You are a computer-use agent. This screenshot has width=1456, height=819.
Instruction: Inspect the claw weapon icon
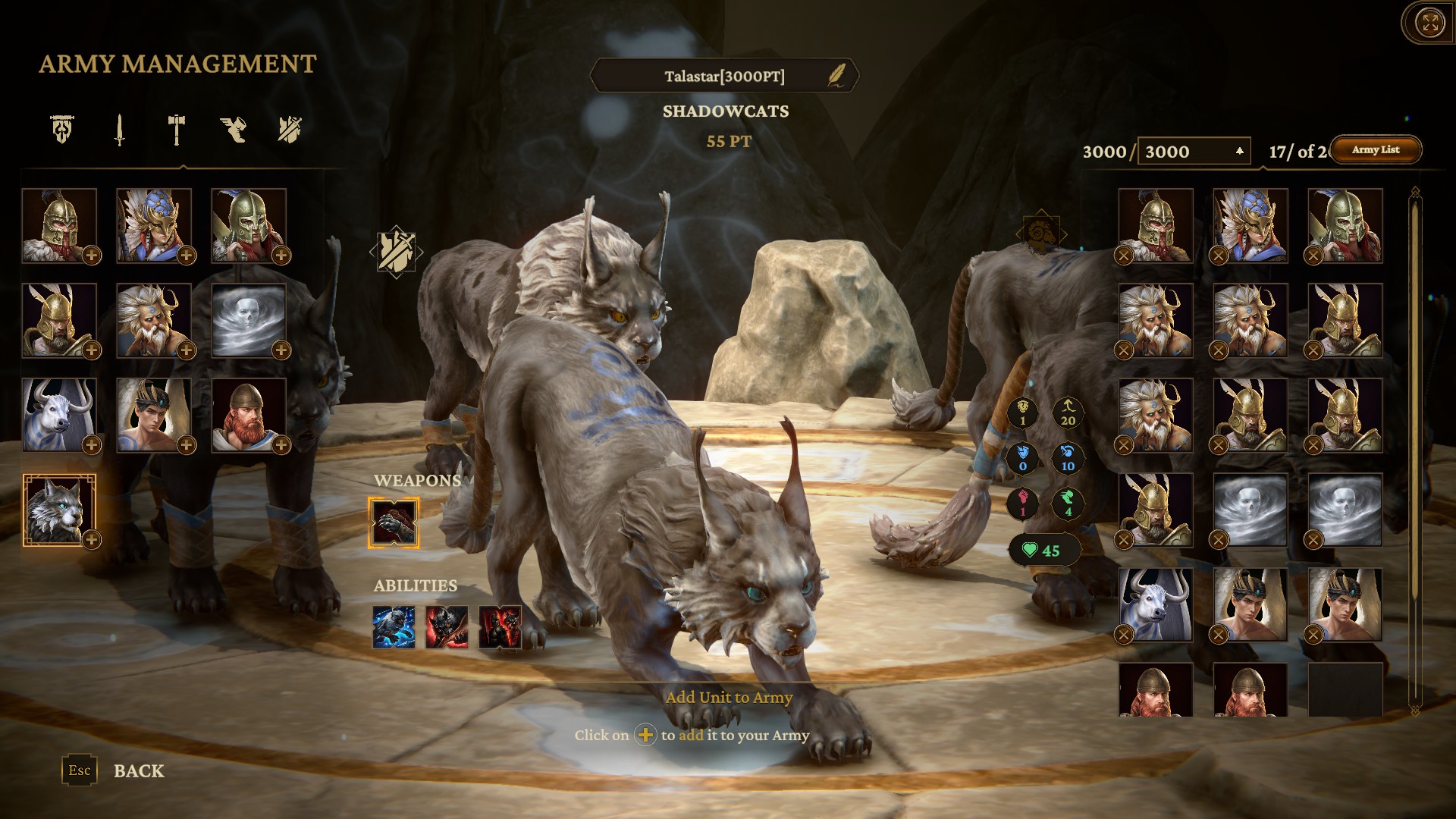[x=394, y=522]
